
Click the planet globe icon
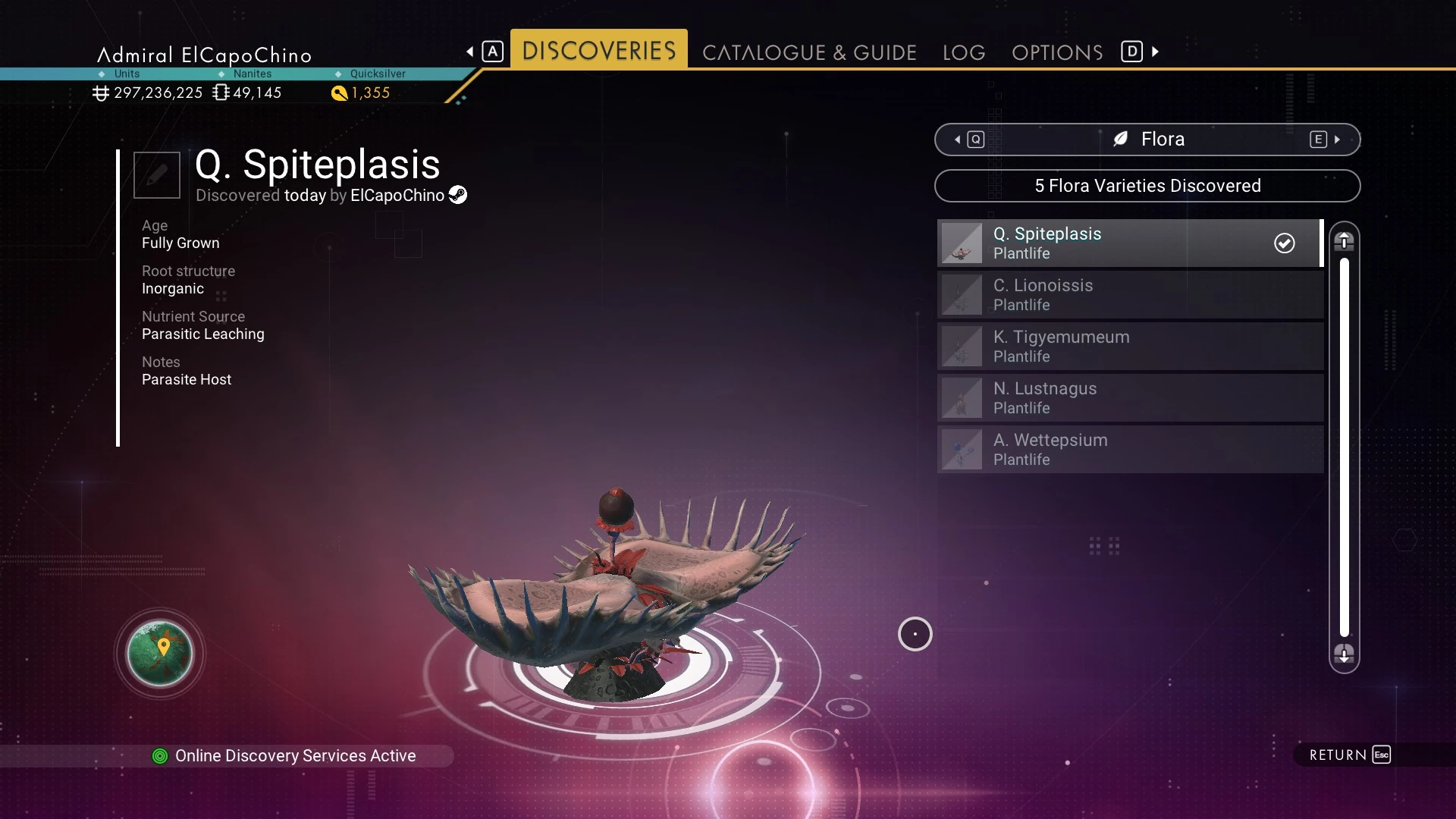pos(160,653)
